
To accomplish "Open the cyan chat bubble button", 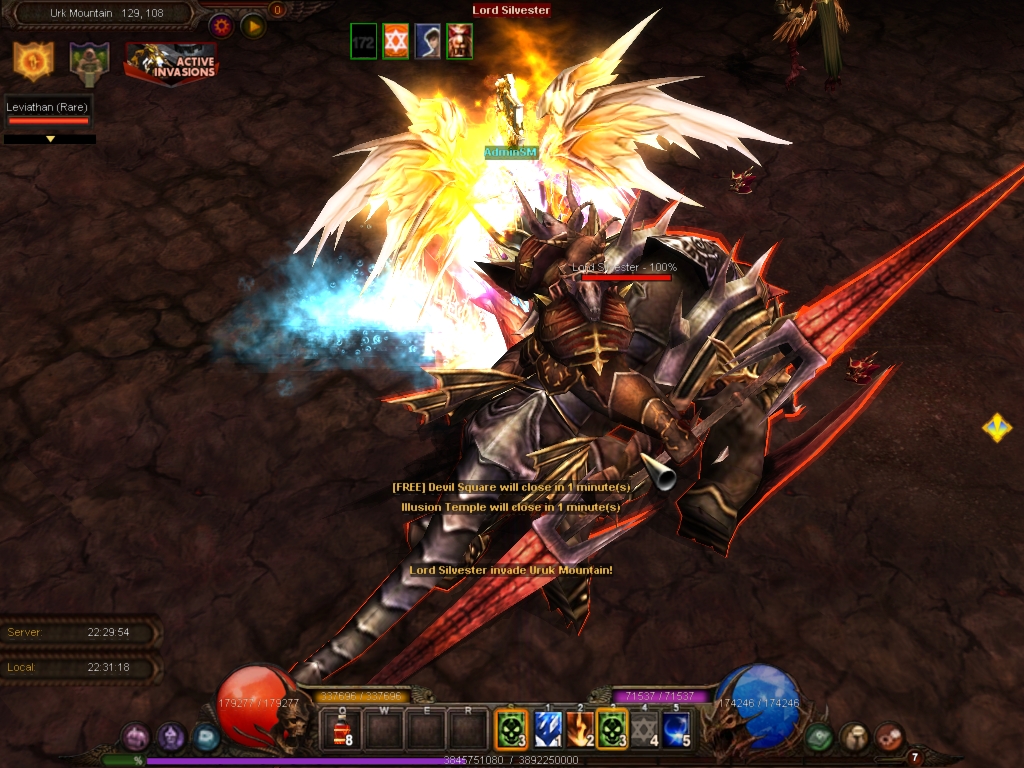I will (x=205, y=737).
